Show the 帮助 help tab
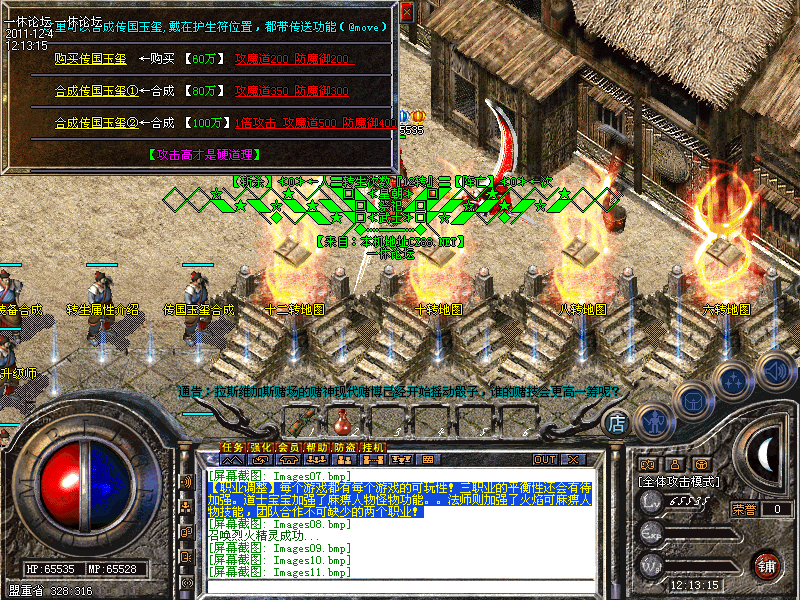Image resolution: width=800 pixels, height=600 pixels. 316,447
